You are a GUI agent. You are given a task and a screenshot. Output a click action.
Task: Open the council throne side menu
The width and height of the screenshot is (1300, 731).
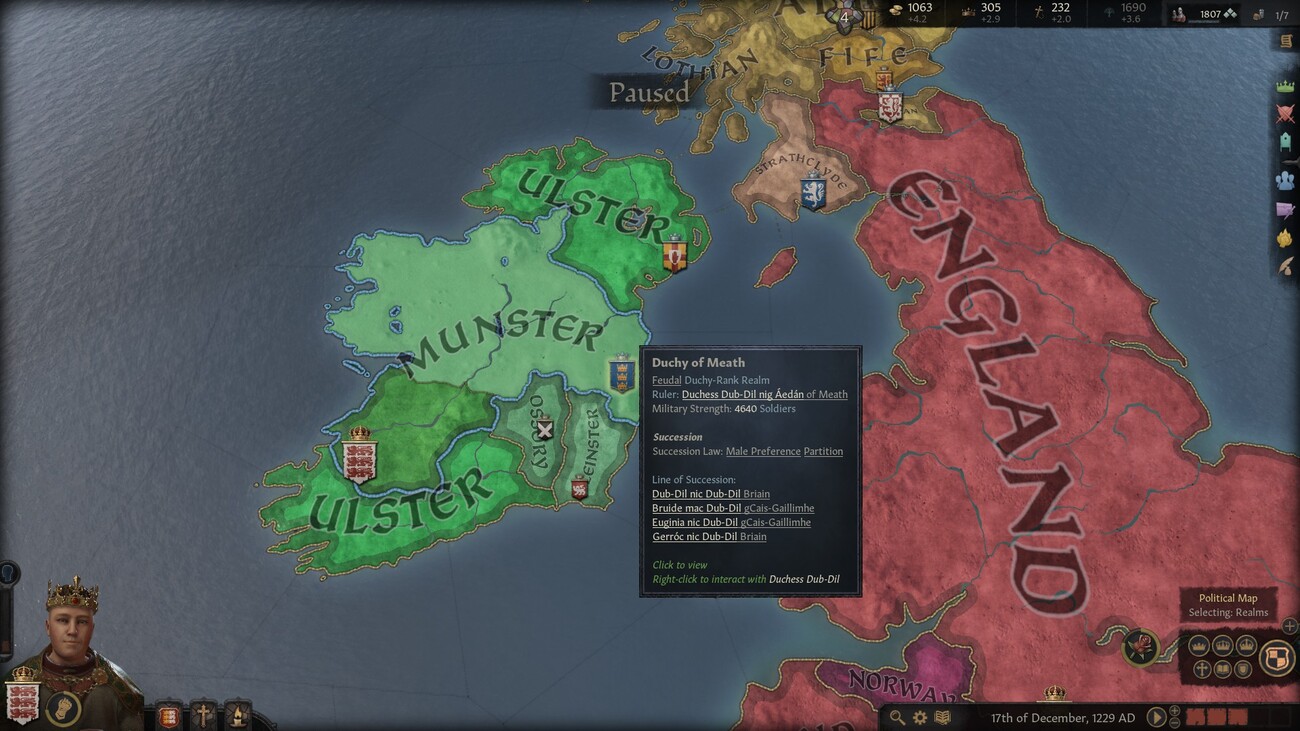coord(1285,143)
